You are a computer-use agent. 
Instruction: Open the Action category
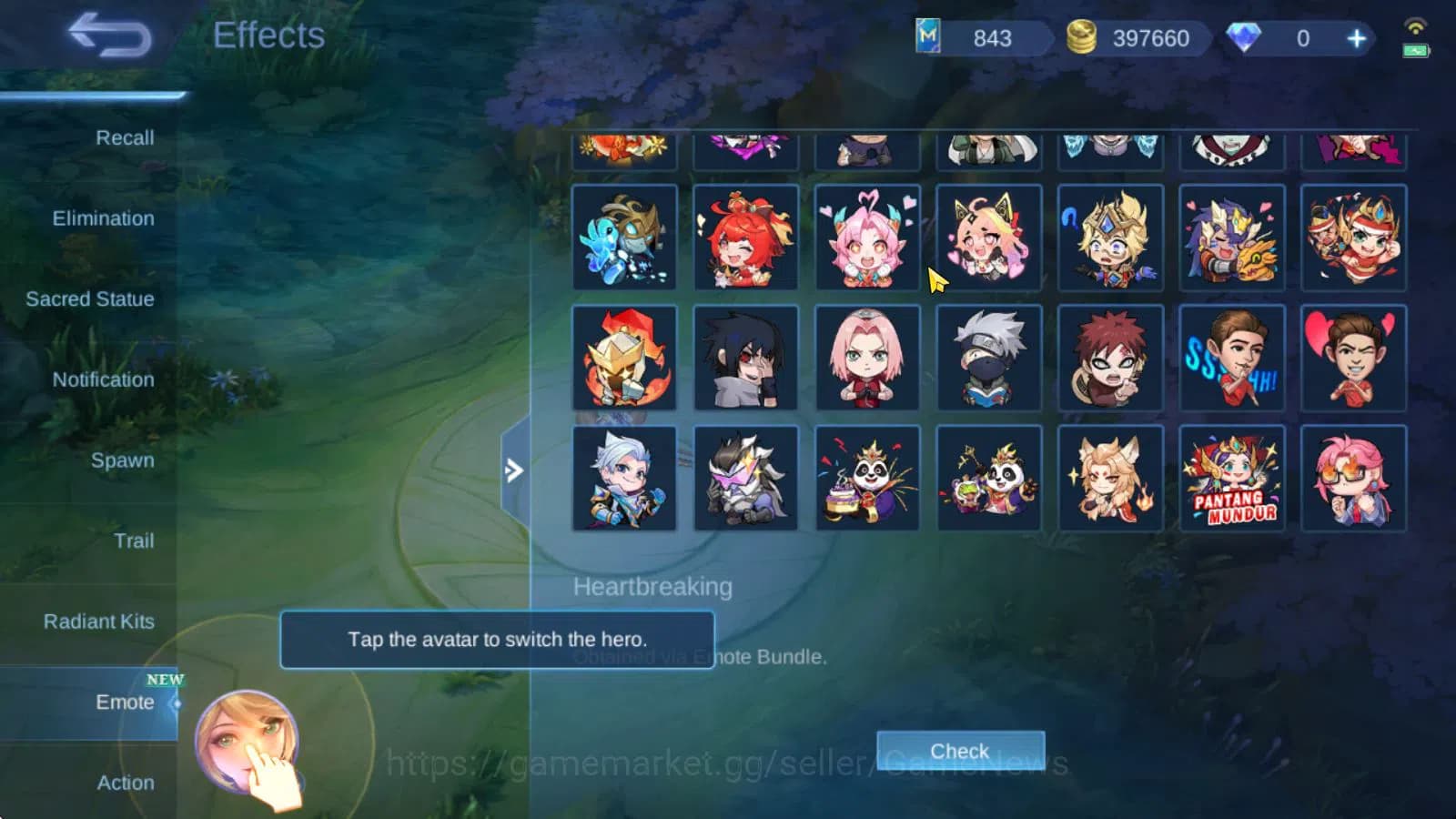[126, 783]
